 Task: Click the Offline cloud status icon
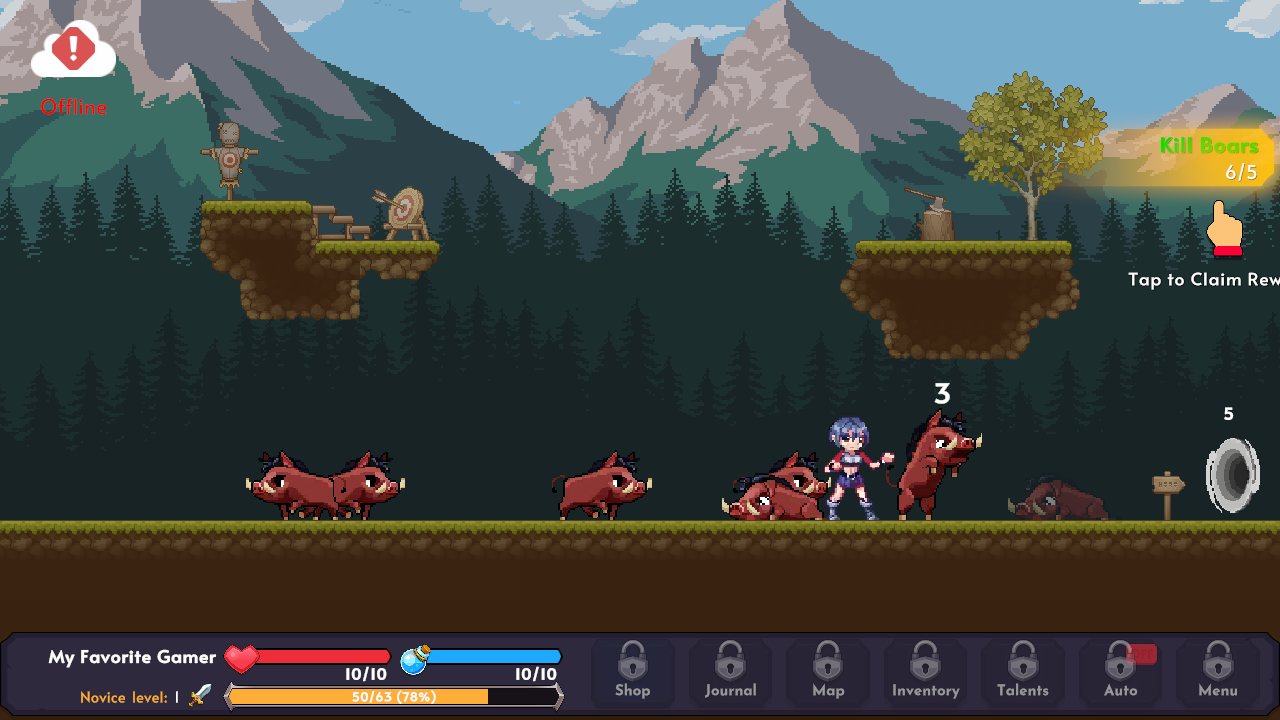pos(73,52)
